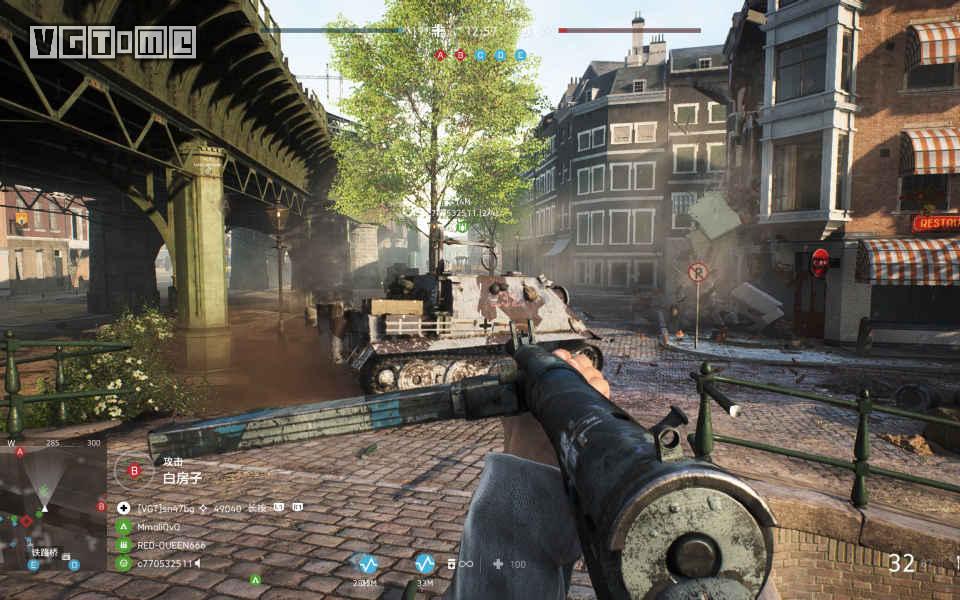Click the E objective marker on minimap
The image size is (960, 600).
point(33,565)
